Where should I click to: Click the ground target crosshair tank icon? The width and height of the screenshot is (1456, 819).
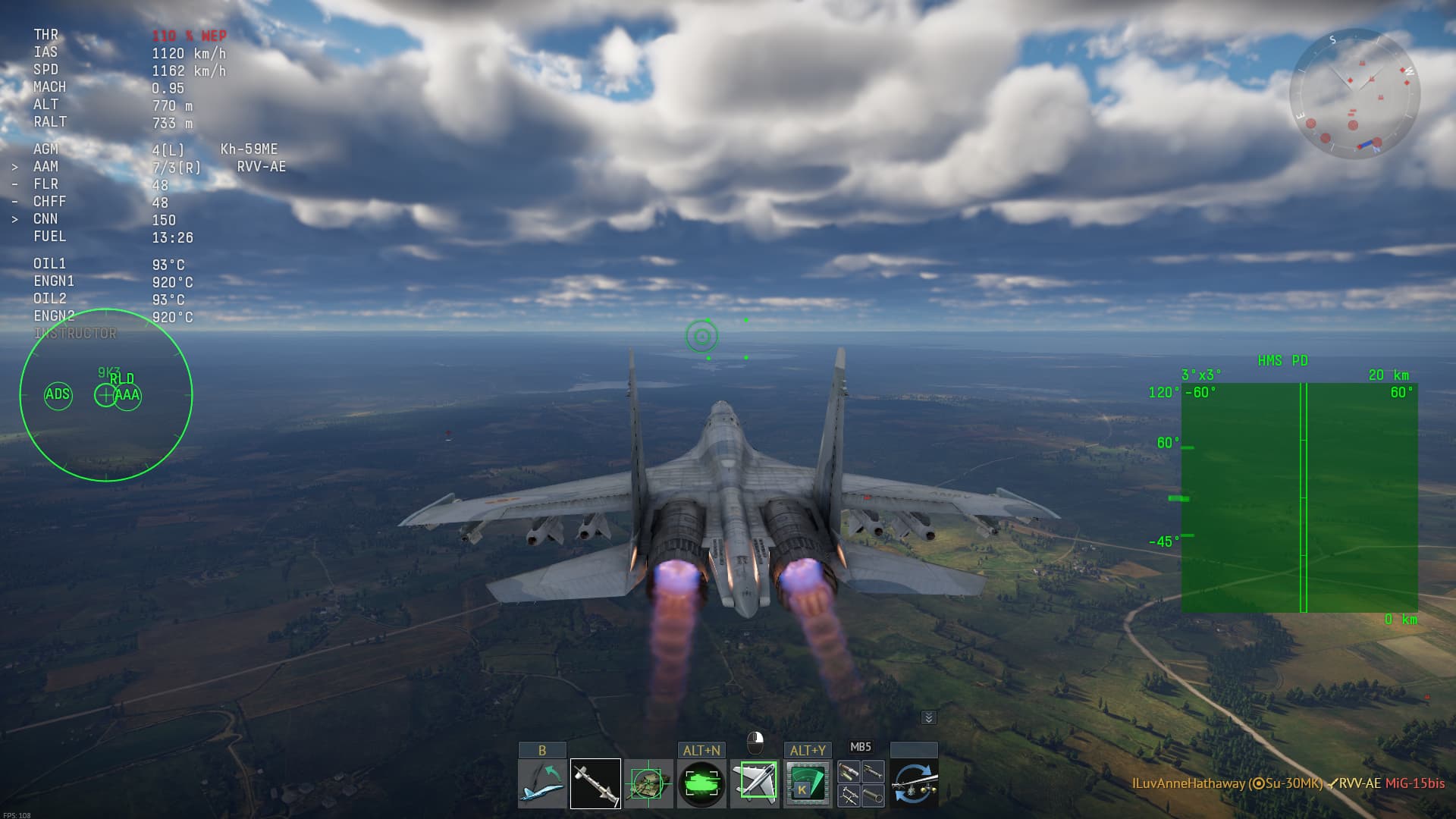pos(648,783)
